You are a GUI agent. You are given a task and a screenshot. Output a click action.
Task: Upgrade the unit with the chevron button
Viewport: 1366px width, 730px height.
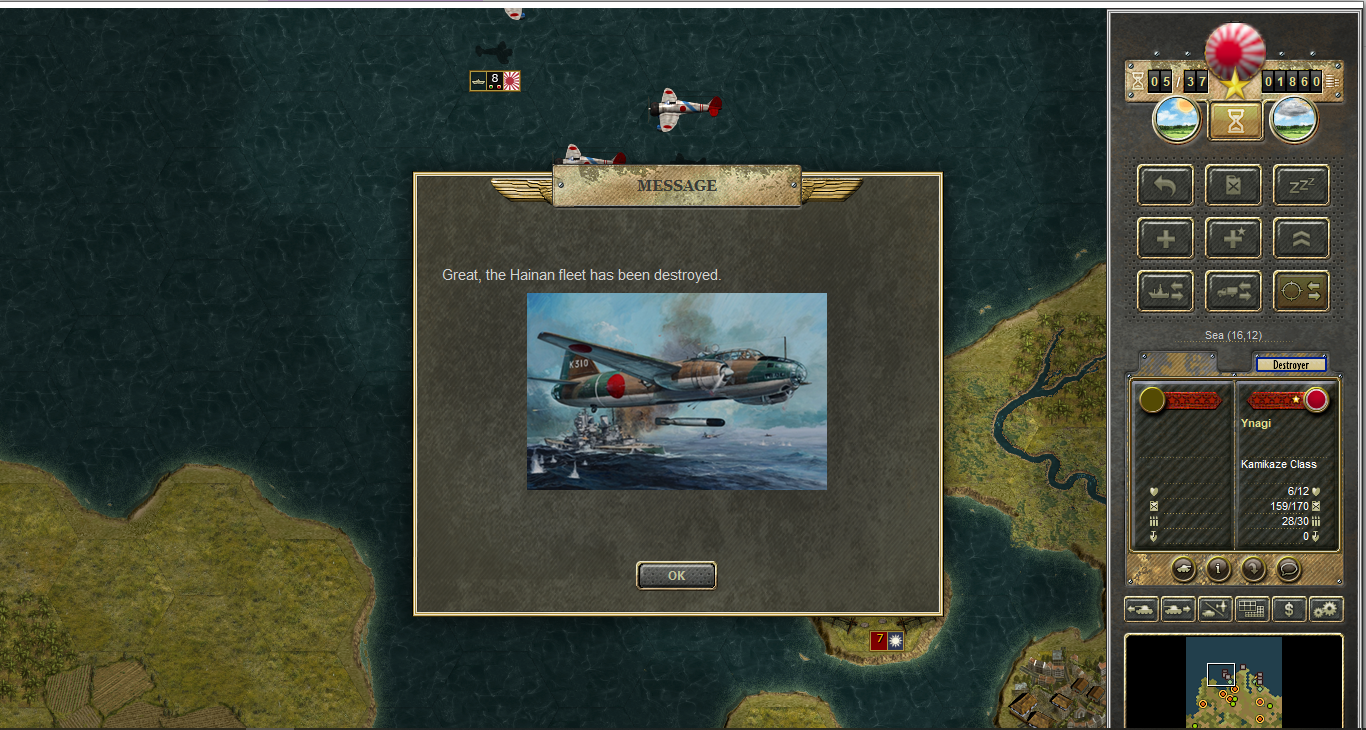pyautogui.click(x=1301, y=238)
